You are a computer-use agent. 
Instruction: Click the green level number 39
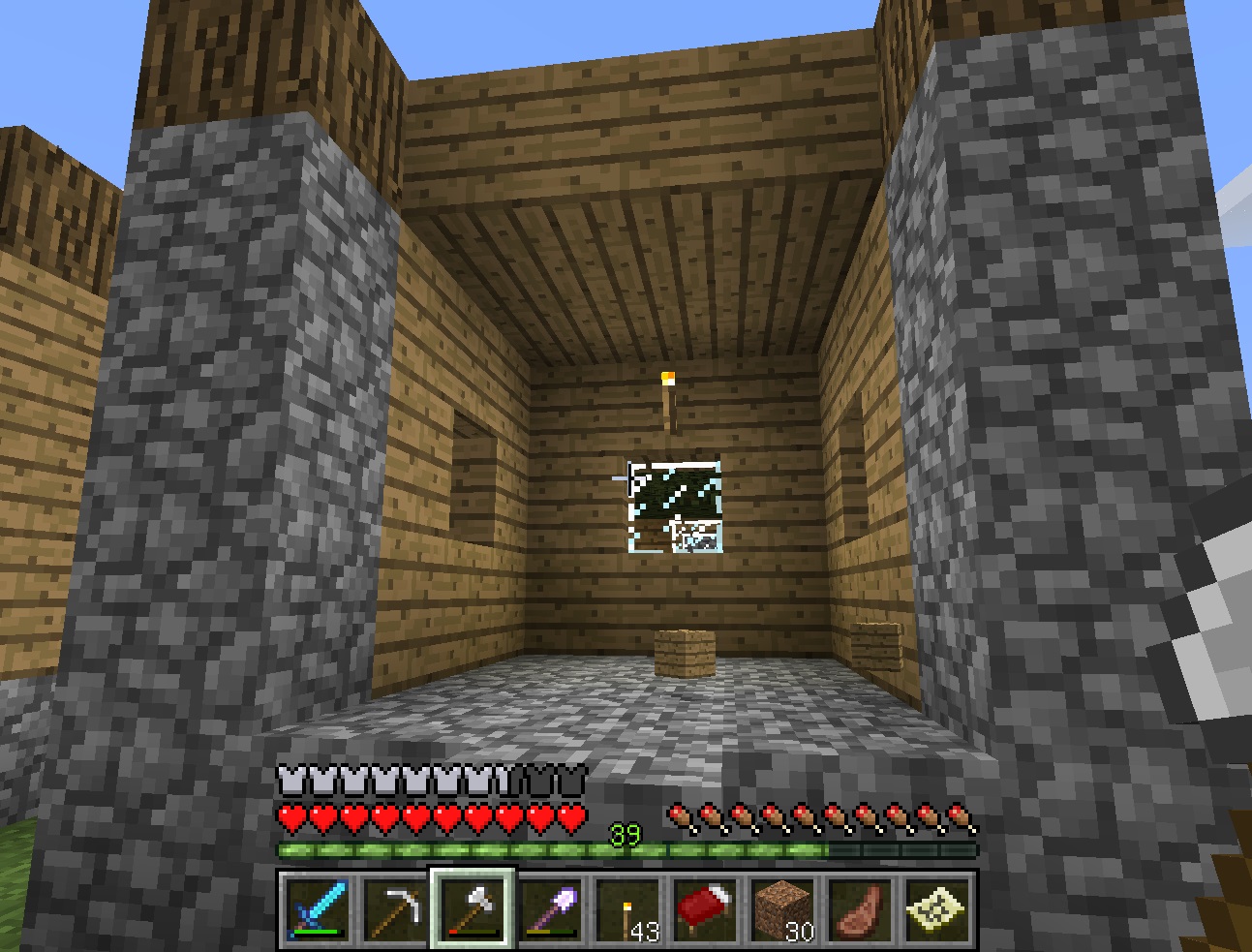point(626,833)
